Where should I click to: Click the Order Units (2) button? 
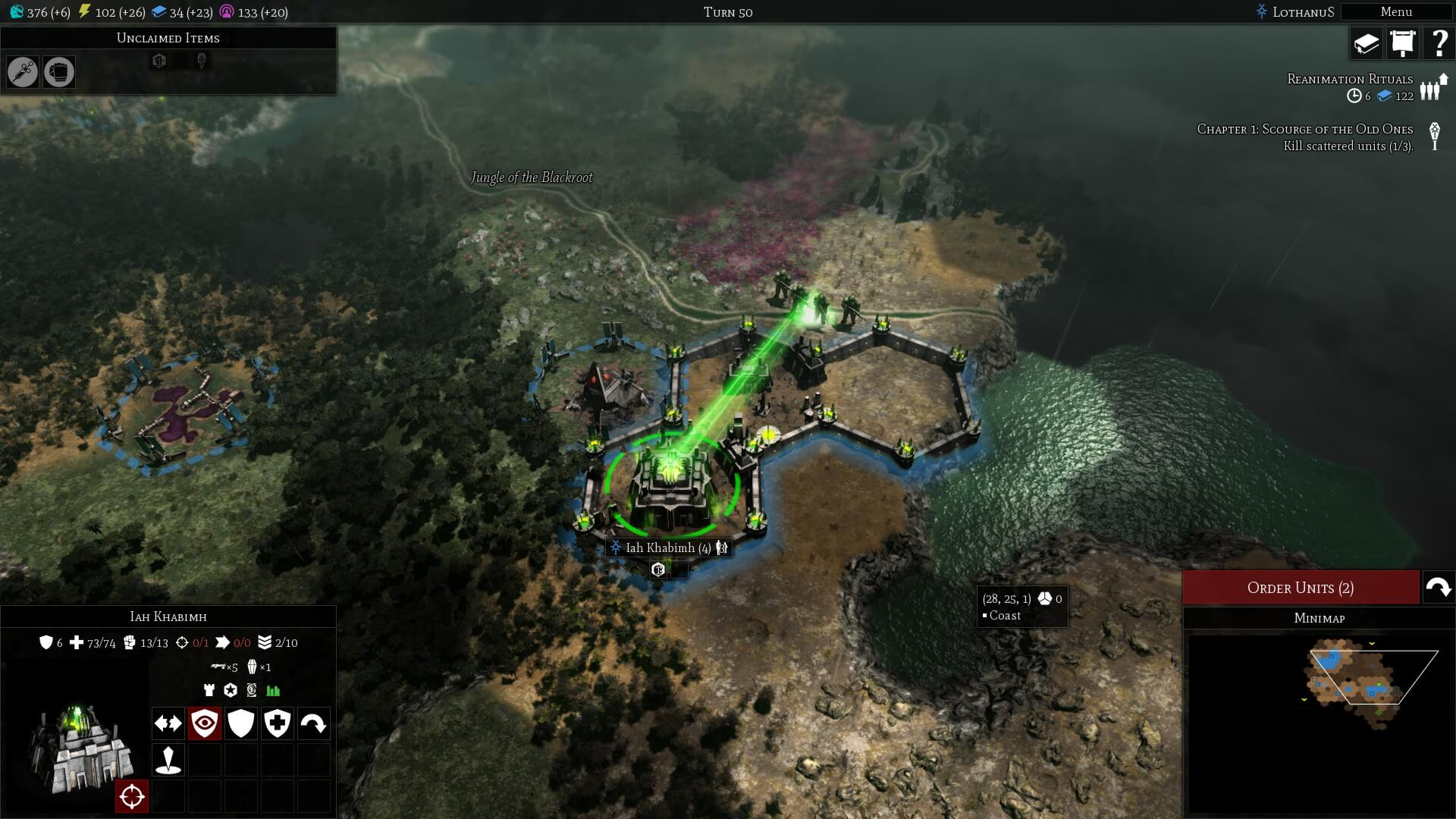1300,588
